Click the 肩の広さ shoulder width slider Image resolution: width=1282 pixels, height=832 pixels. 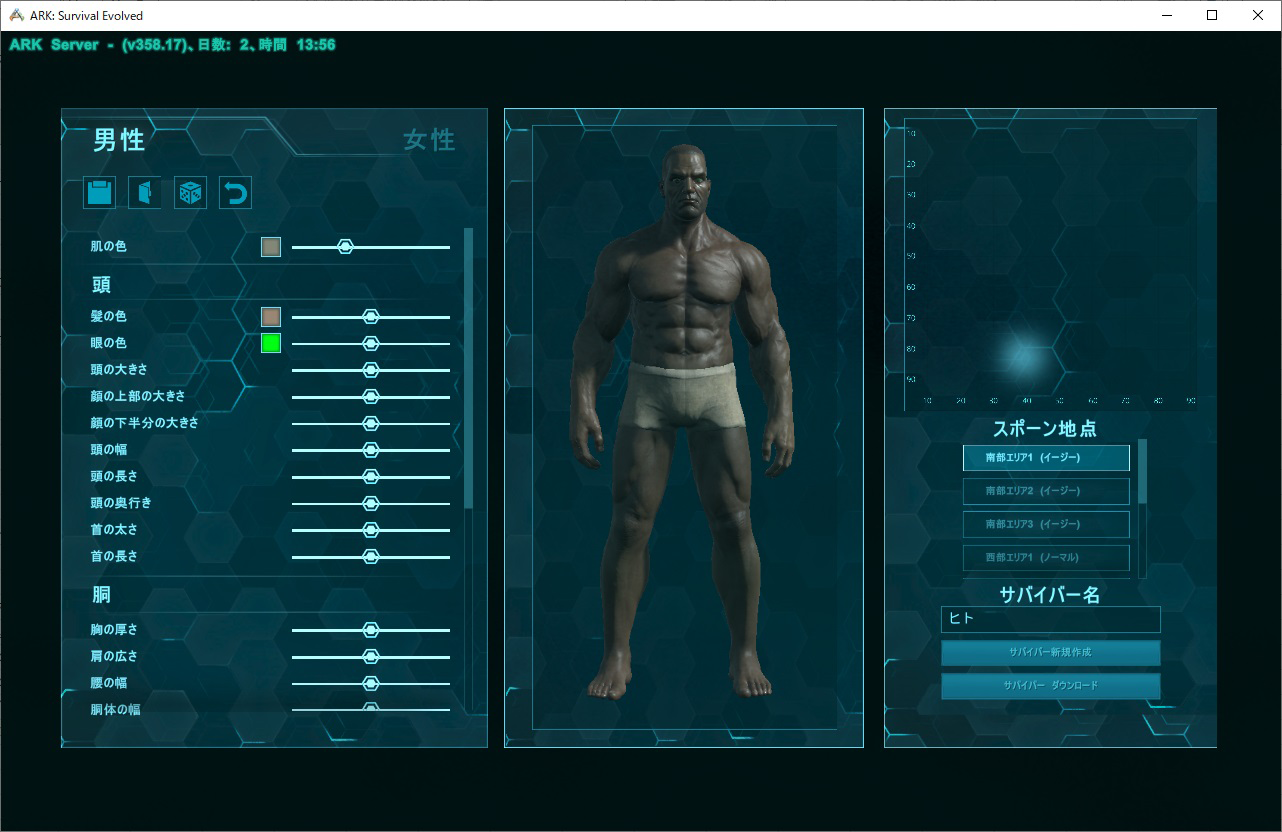(x=370, y=657)
